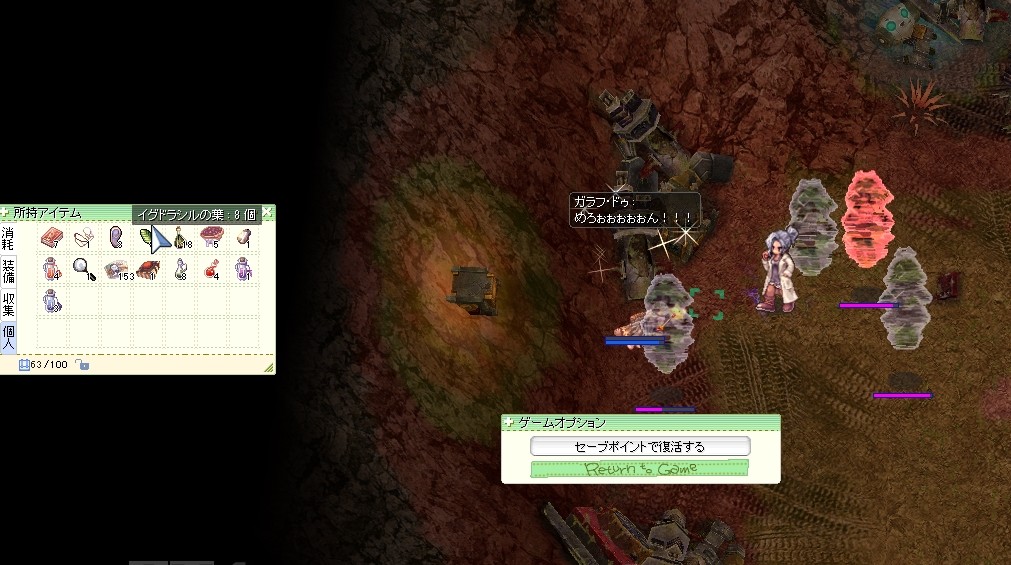Select the meat dish item with 5
The height and width of the screenshot is (565, 1011).
(x=211, y=238)
